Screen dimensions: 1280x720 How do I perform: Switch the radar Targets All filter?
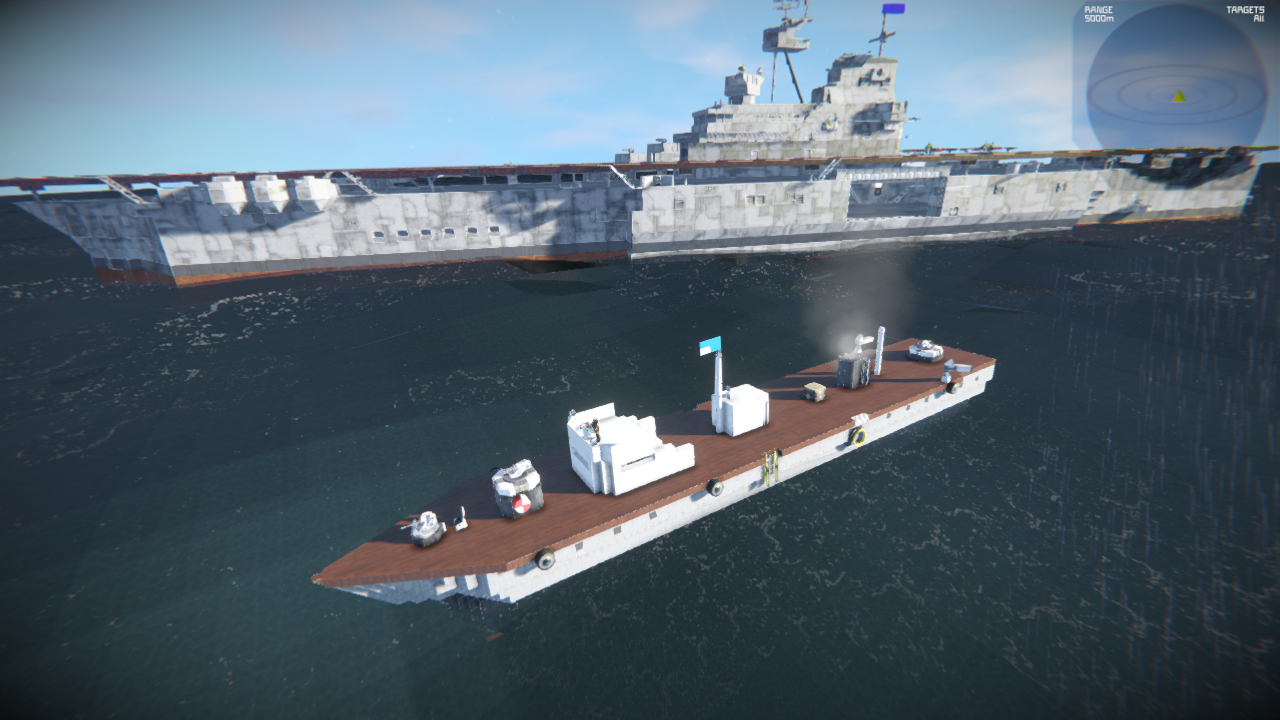click(x=1250, y=14)
